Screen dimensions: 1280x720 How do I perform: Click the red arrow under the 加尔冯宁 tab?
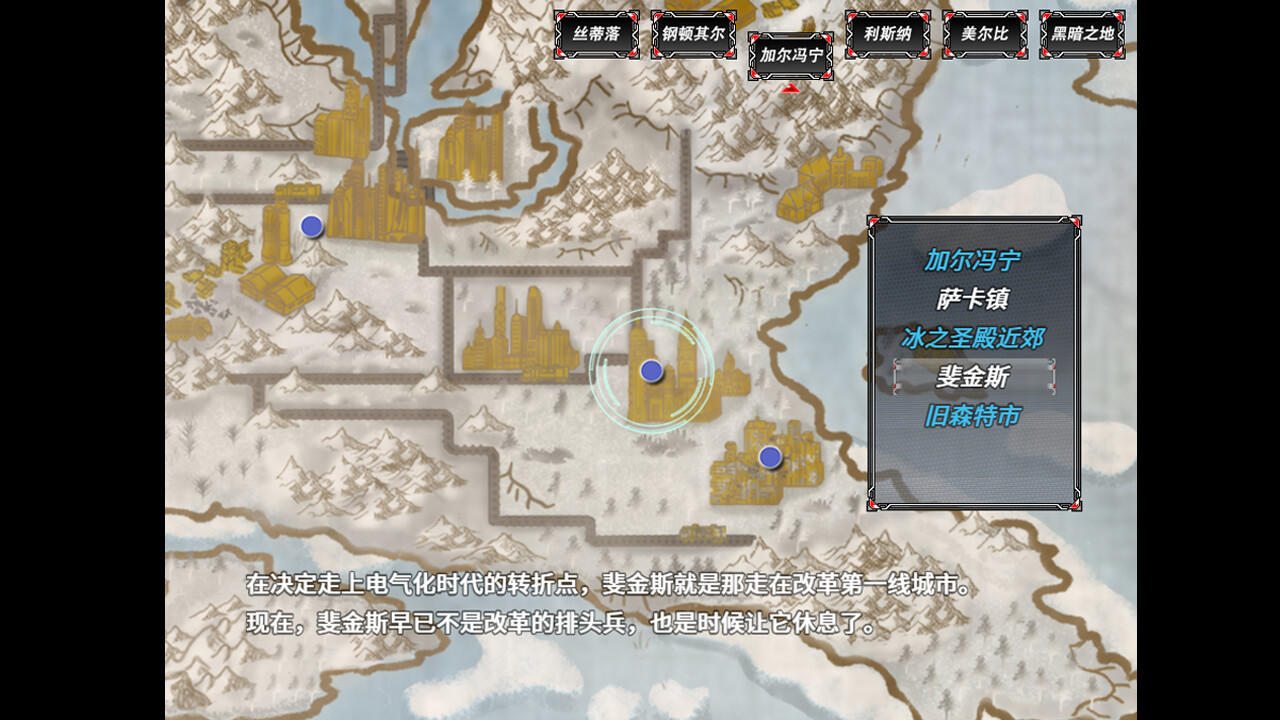(790, 87)
